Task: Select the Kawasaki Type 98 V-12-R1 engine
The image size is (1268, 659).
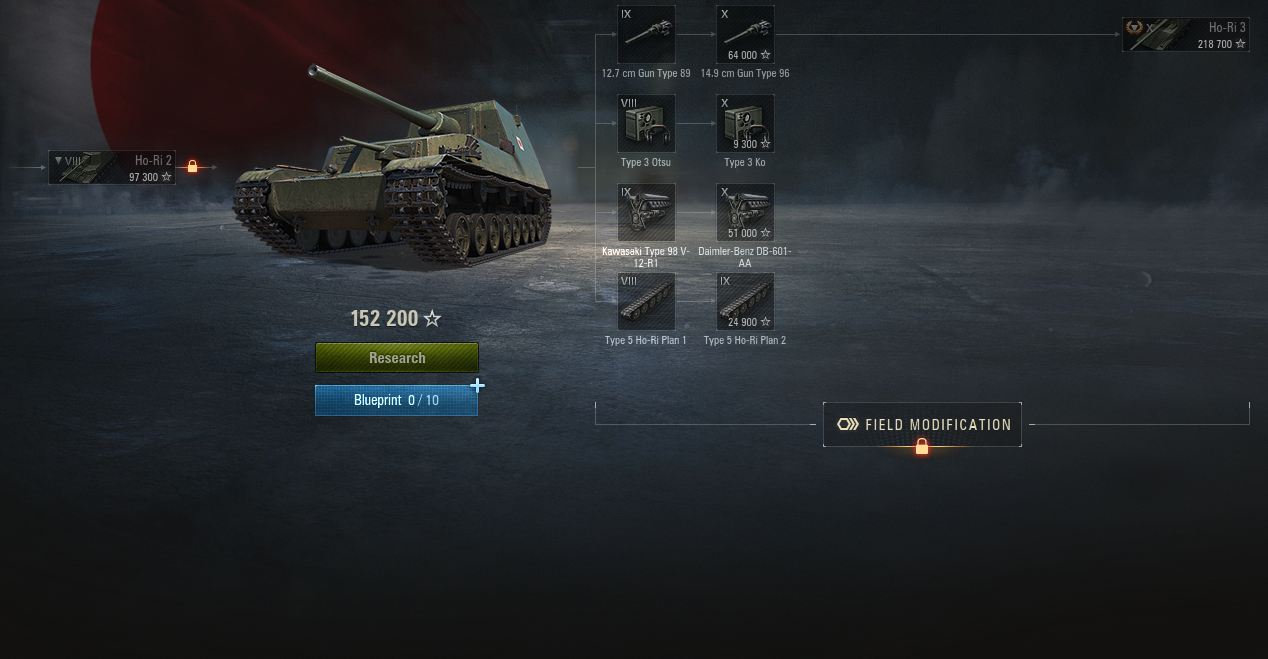Action: [x=646, y=212]
